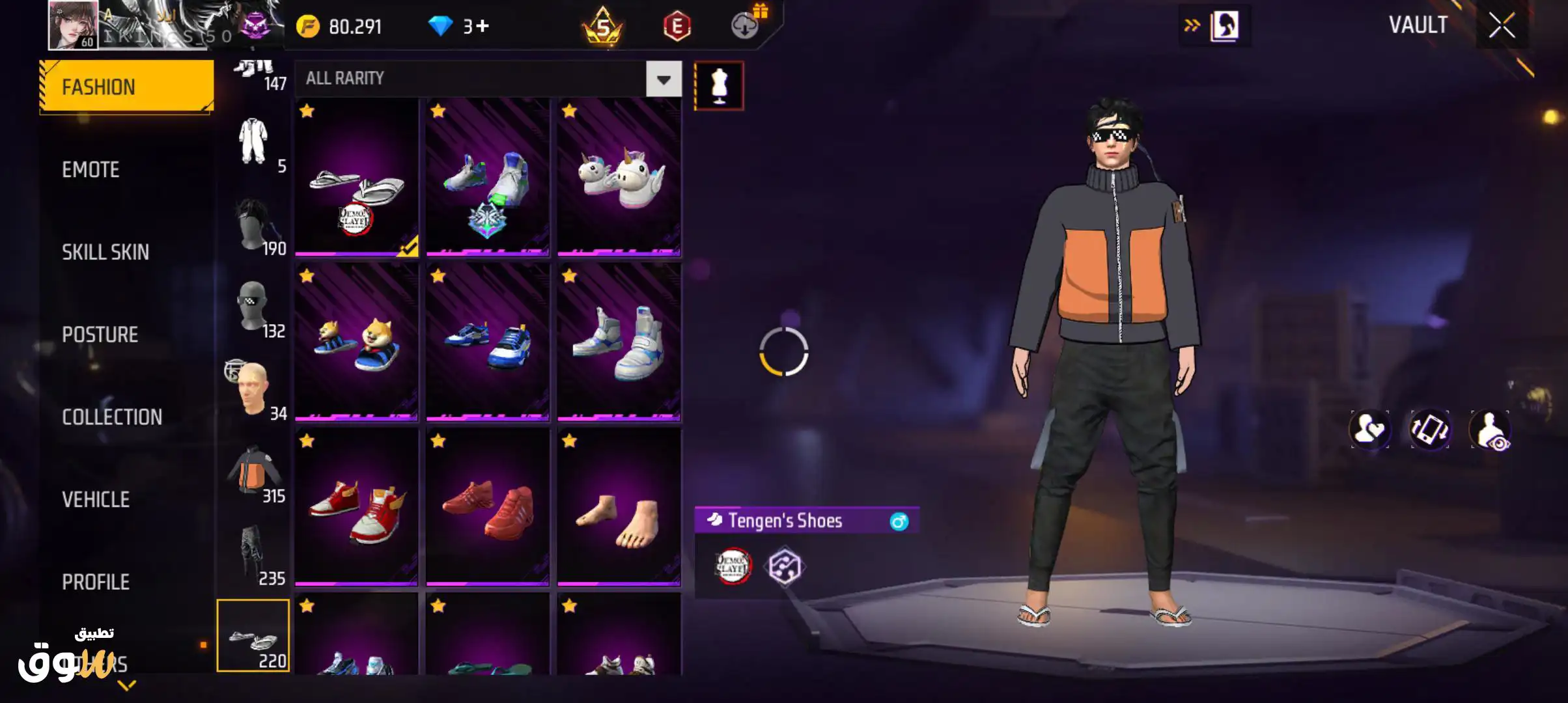The height and width of the screenshot is (703, 1568).
Task: Add diamonds with the plus button
Action: click(483, 26)
